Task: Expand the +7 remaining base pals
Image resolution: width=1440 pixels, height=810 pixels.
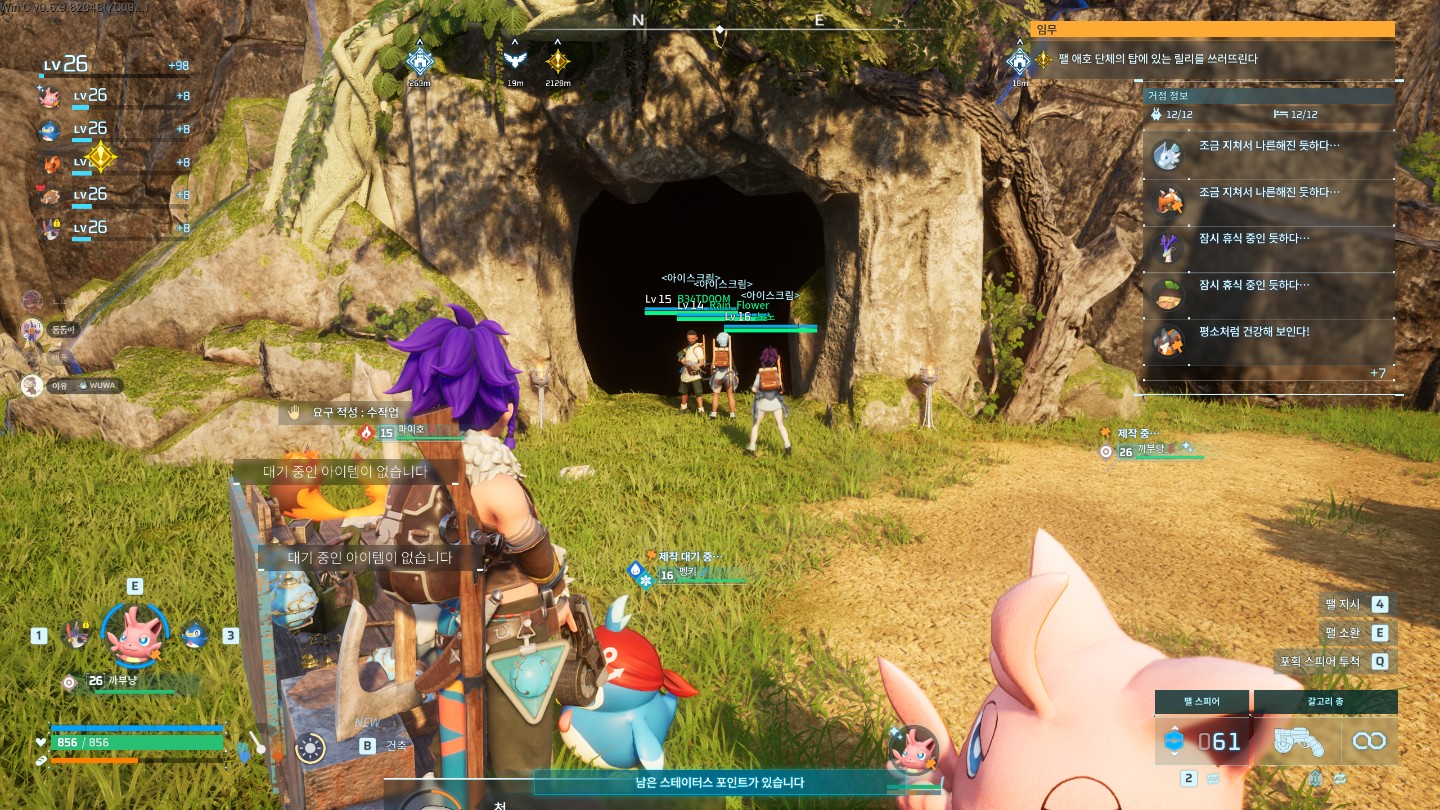Action: (1377, 373)
